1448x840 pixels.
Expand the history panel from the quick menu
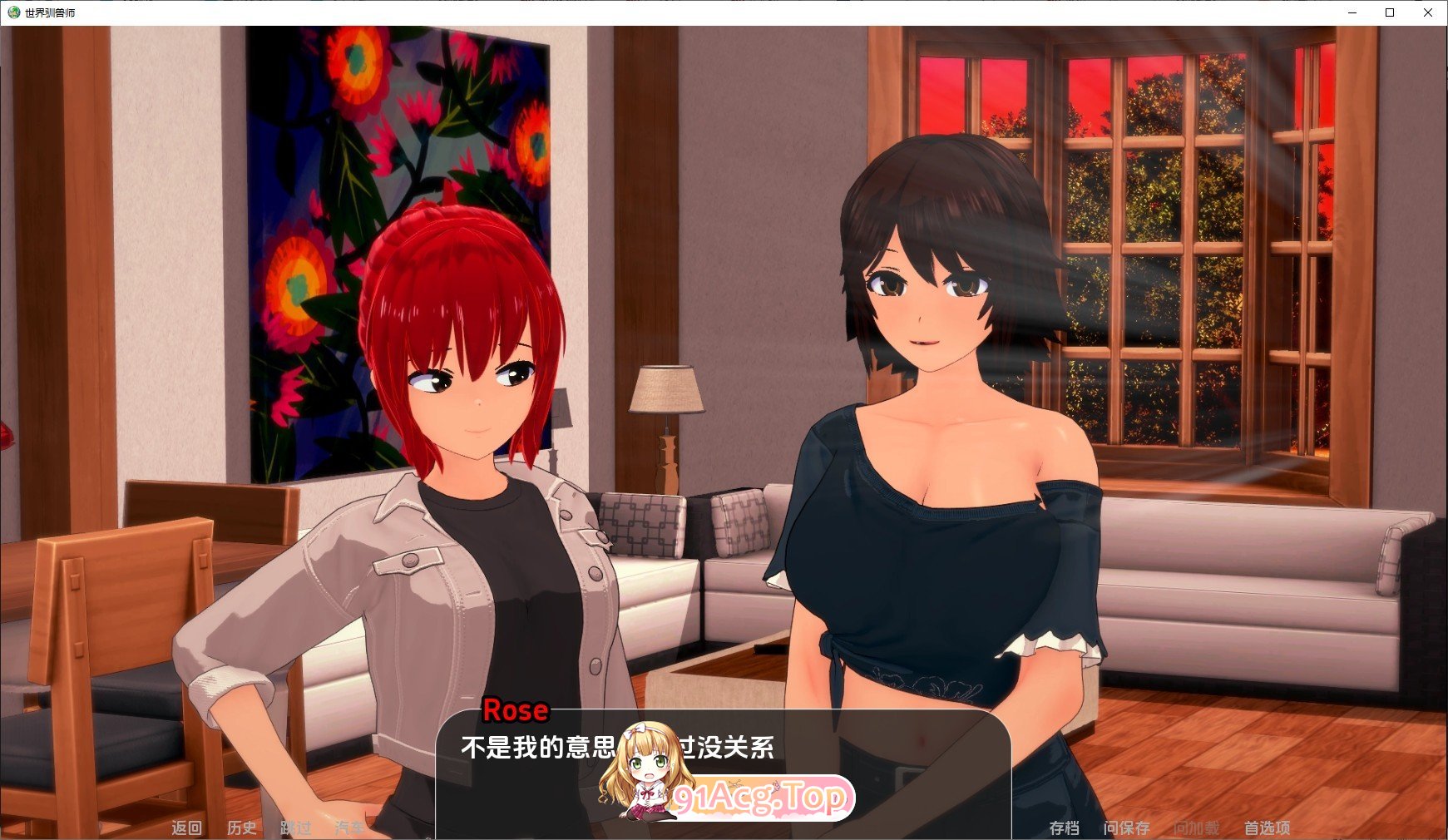pyautogui.click(x=242, y=828)
